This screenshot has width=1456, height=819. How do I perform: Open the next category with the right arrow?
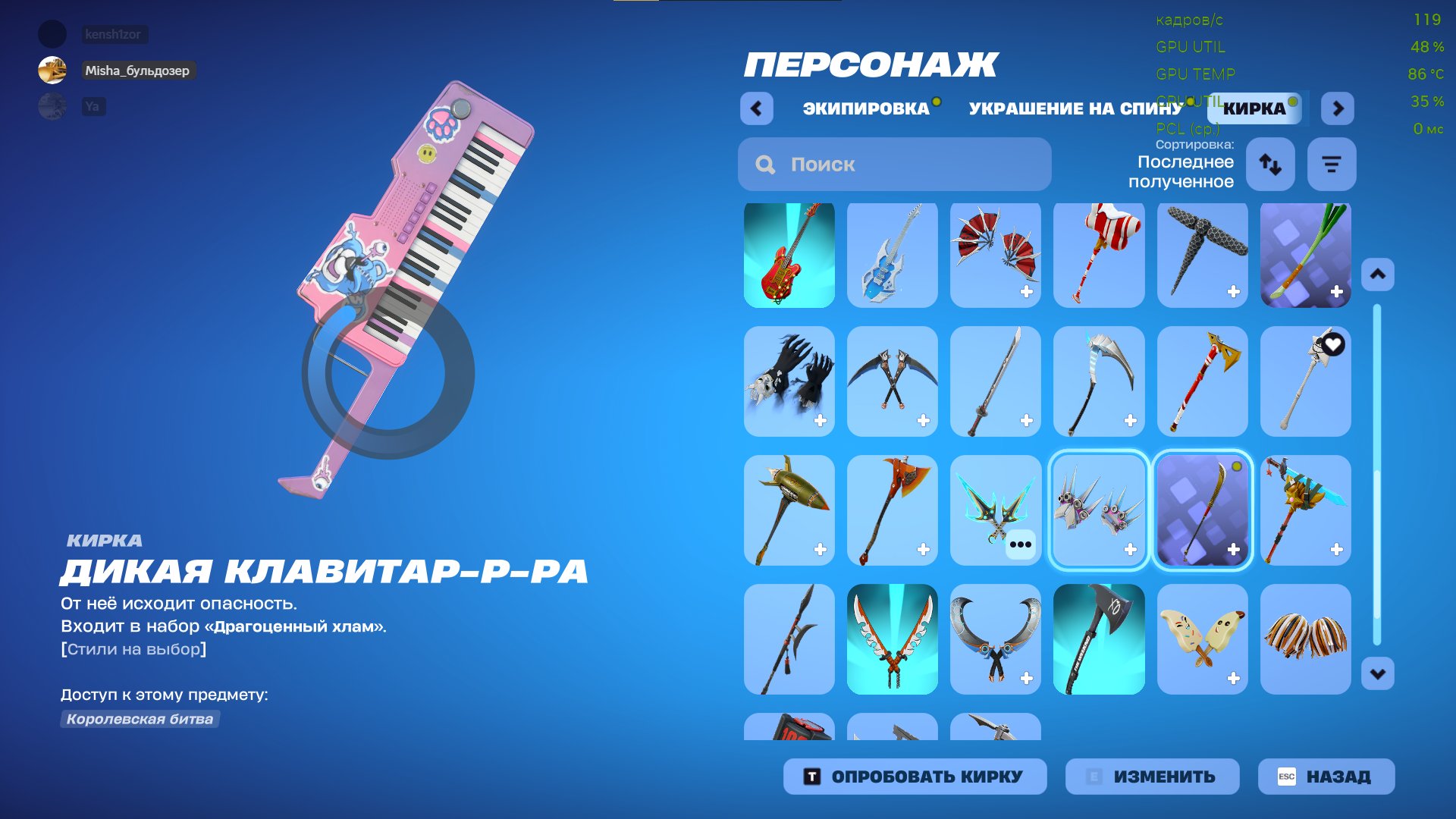coord(1337,108)
